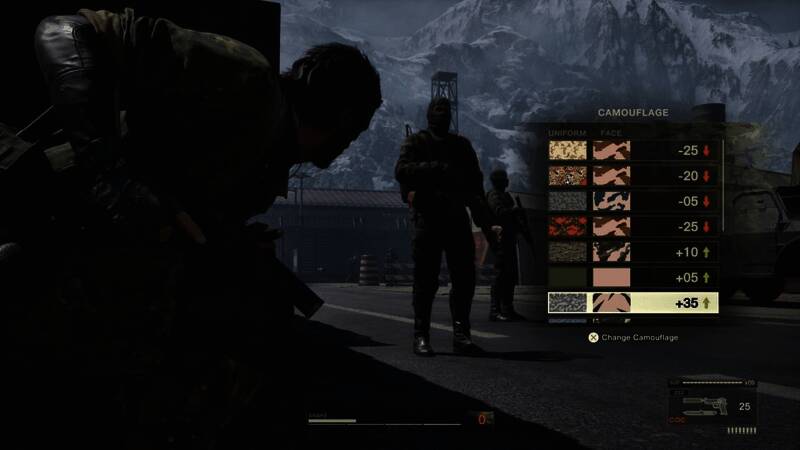Select the -20 camouflage row
Image resolution: width=800 pixels, height=450 pixels.
633,176
